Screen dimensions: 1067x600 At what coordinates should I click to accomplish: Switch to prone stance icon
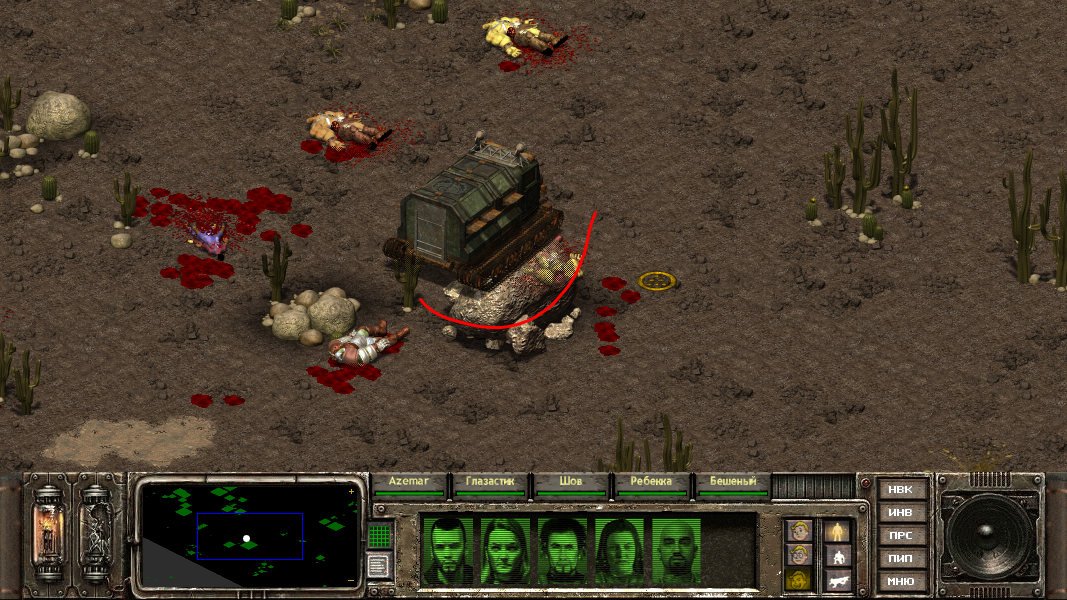[837, 580]
